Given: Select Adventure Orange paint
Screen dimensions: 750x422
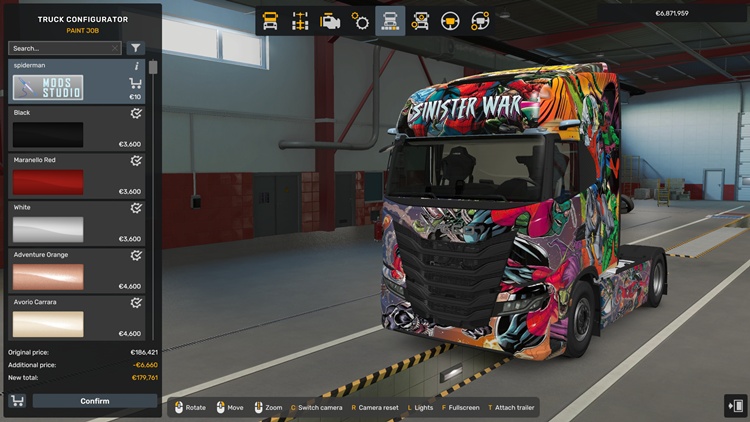Looking at the screenshot, I should click(x=48, y=277).
